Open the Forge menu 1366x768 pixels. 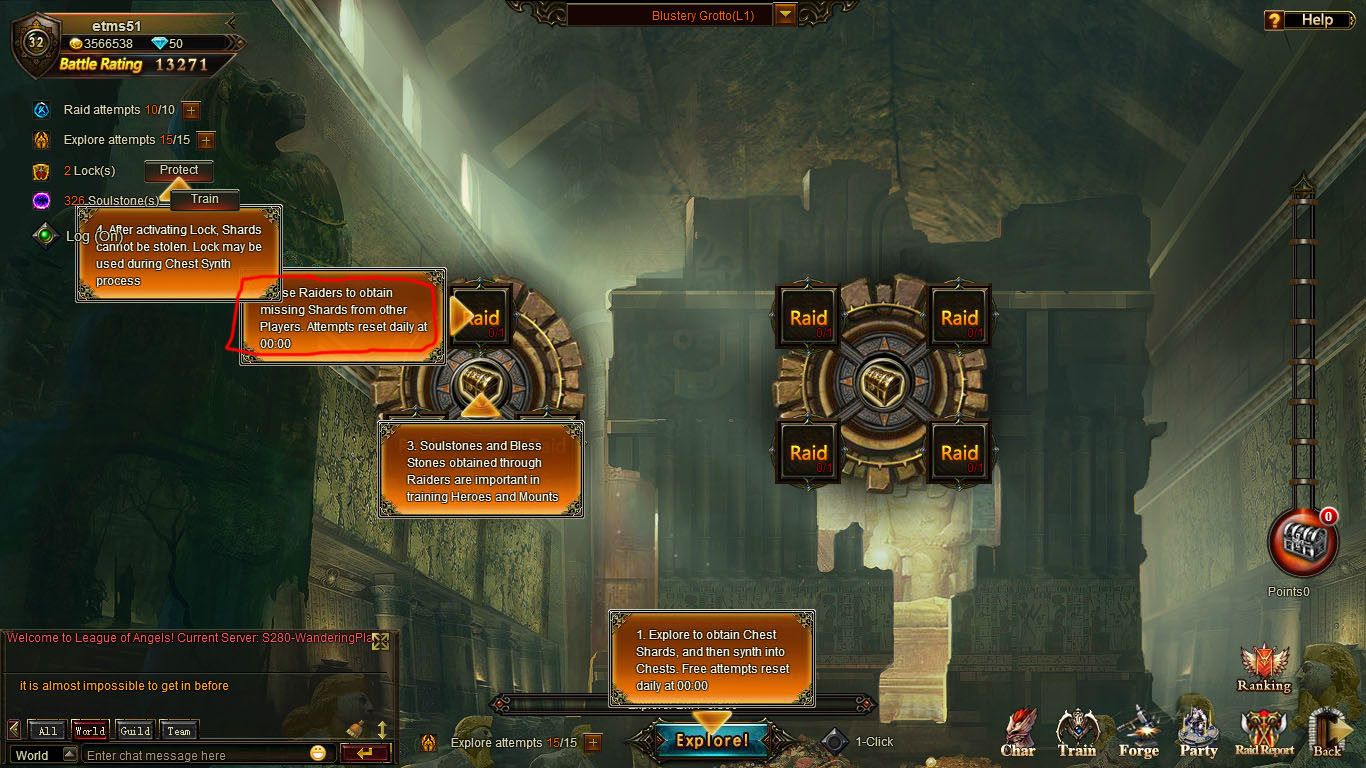(x=1138, y=735)
